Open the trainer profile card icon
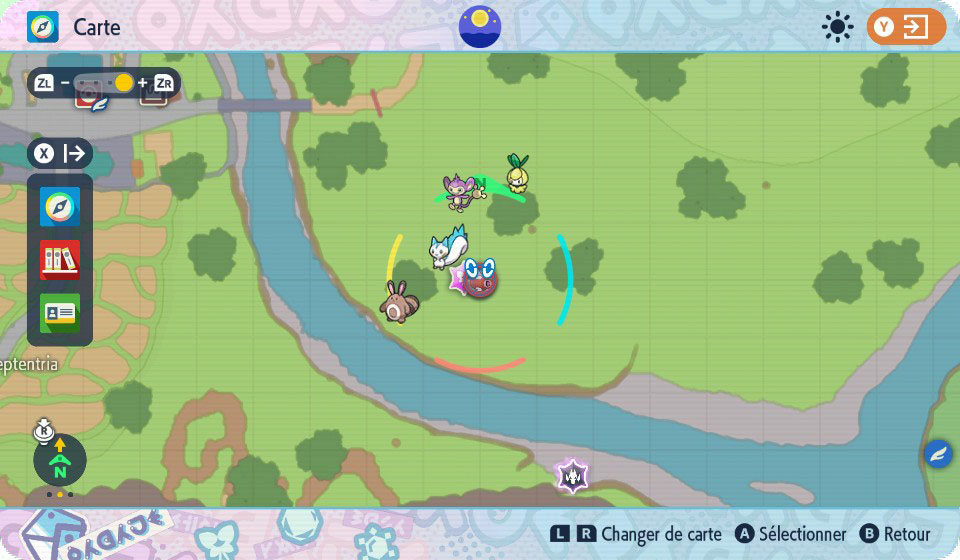 click(60, 313)
